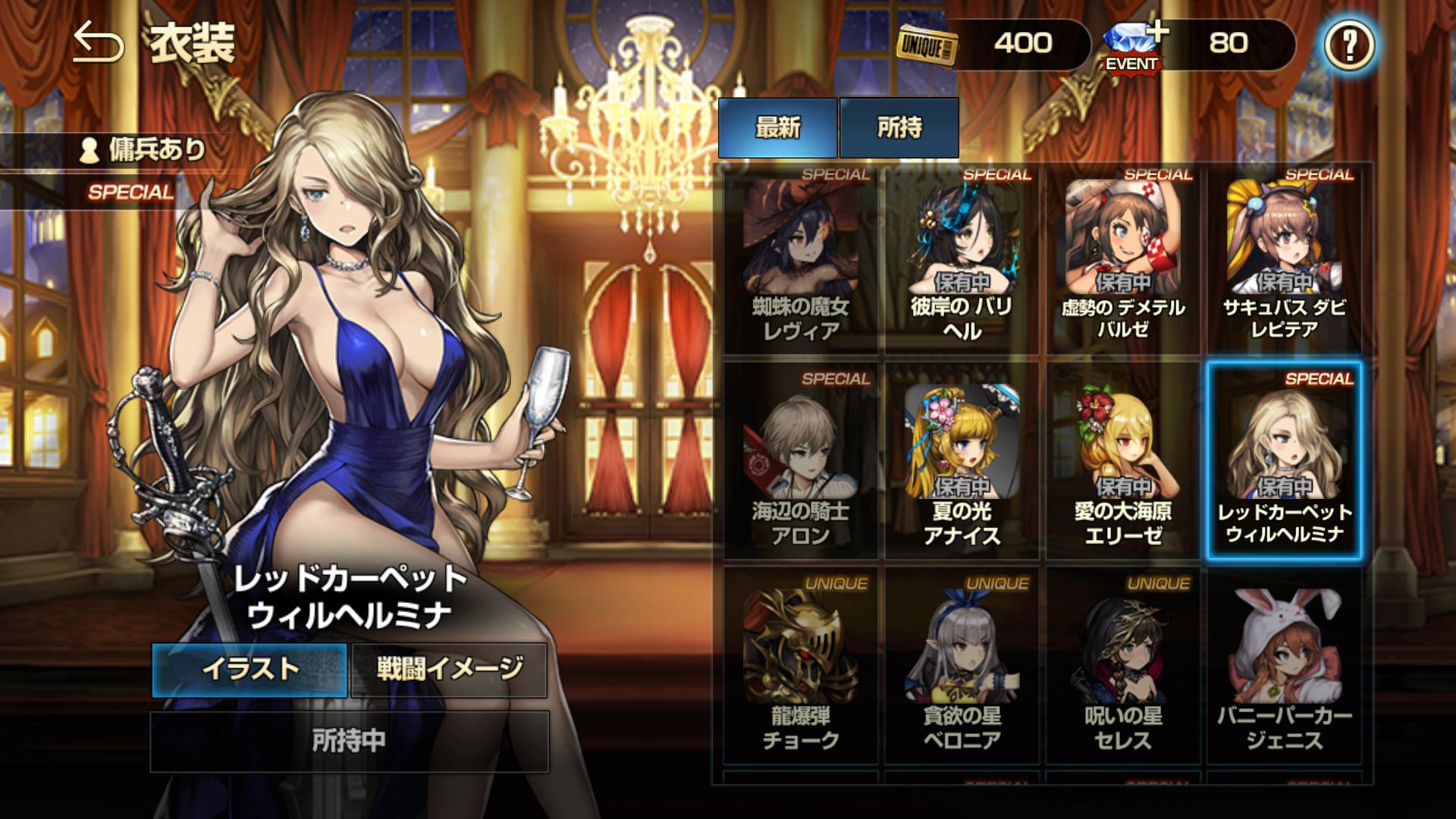Select the 海辺の騎士 アロン costume
The width and height of the screenshot is (1456, 819).
pos(800,462)
